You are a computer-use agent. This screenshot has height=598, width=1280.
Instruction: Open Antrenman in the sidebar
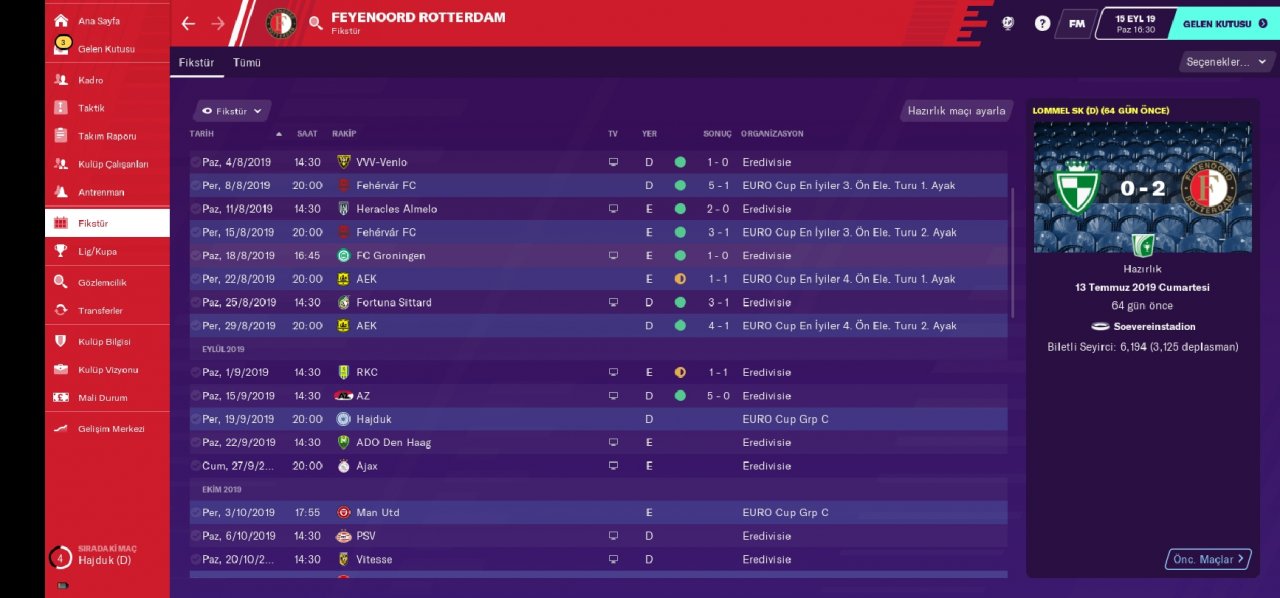click(x=101, y=192)
